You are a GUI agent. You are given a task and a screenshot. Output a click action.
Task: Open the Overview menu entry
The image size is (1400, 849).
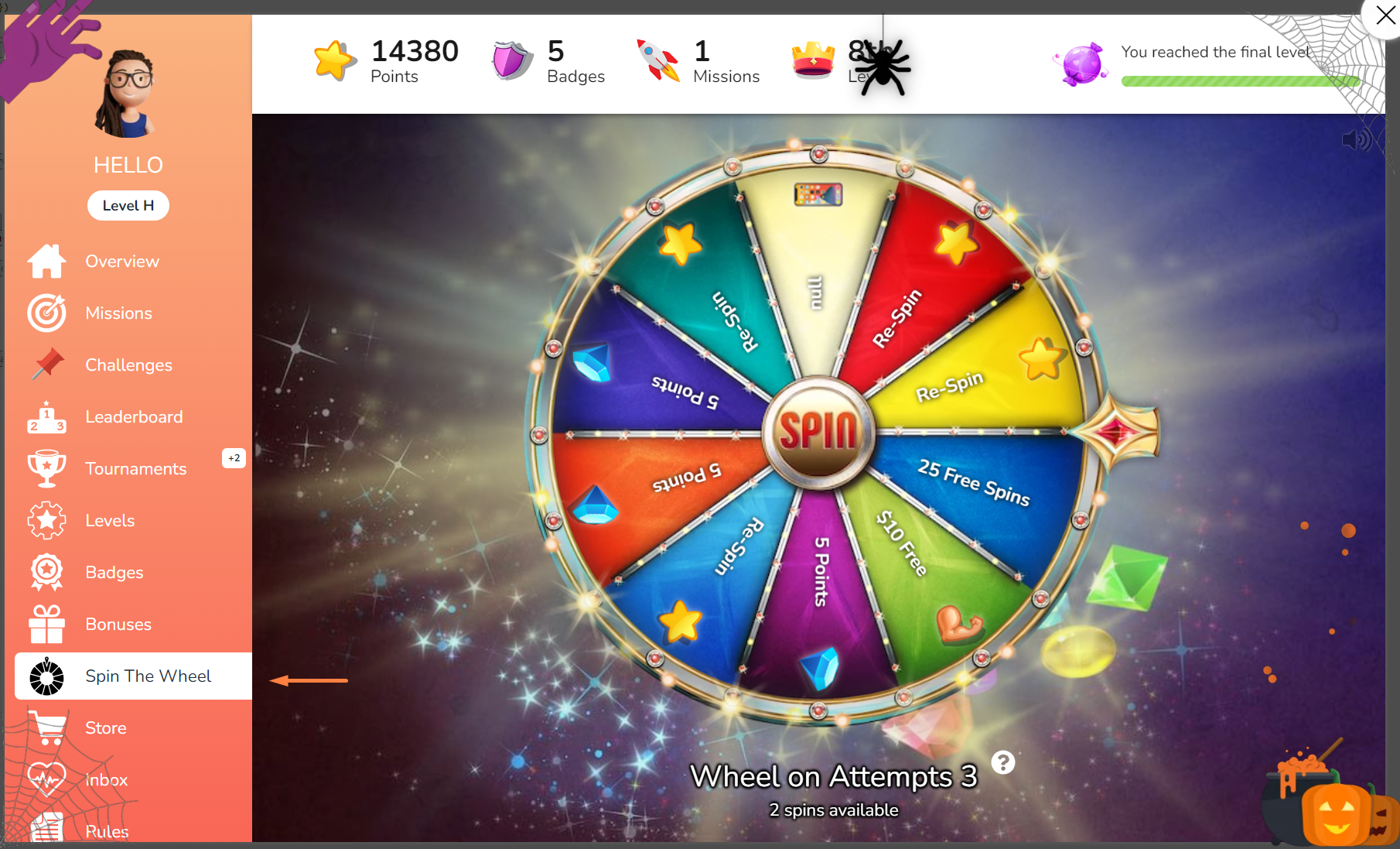point(122,262)
